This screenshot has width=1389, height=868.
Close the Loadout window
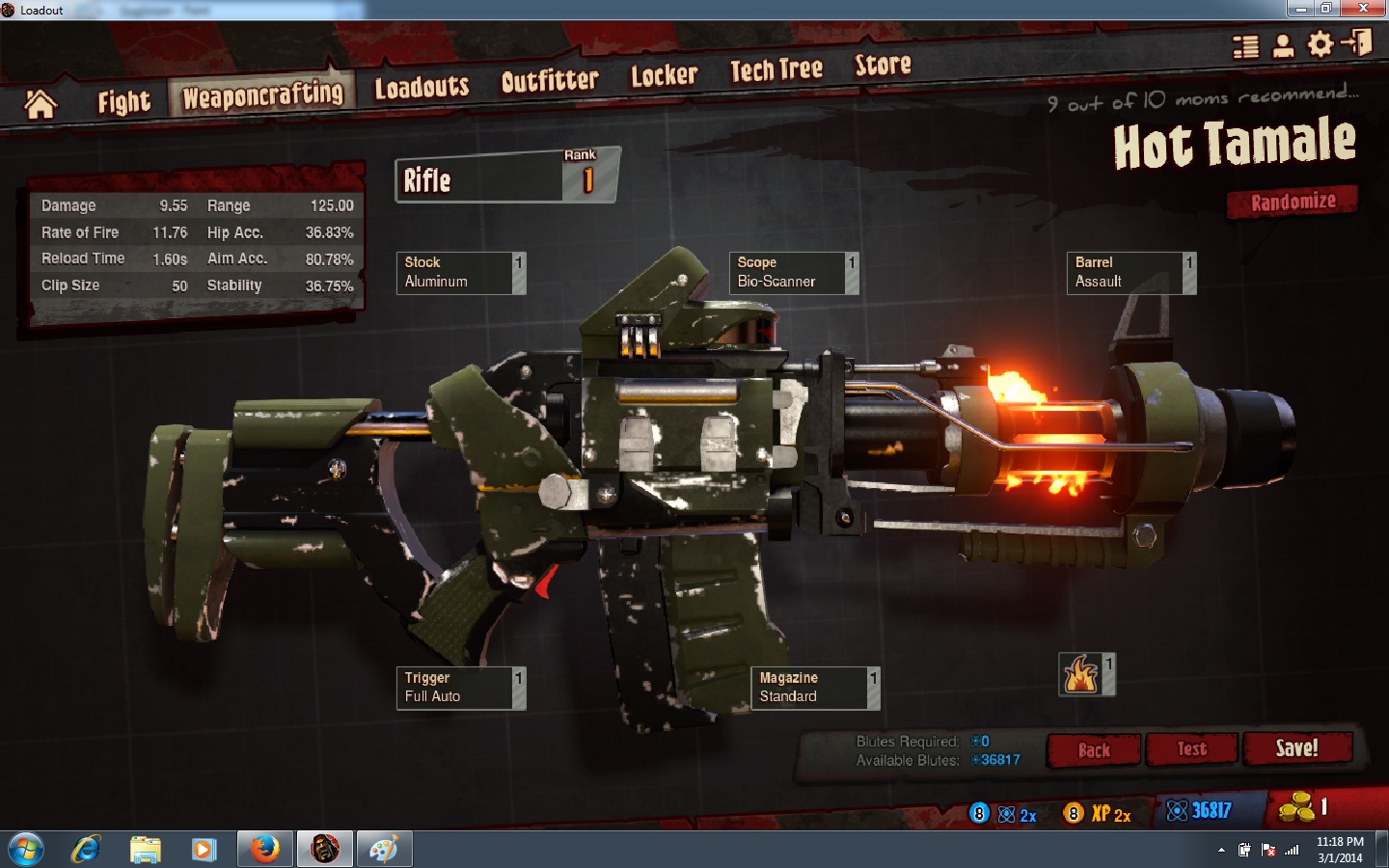[x=1363, y=9]
